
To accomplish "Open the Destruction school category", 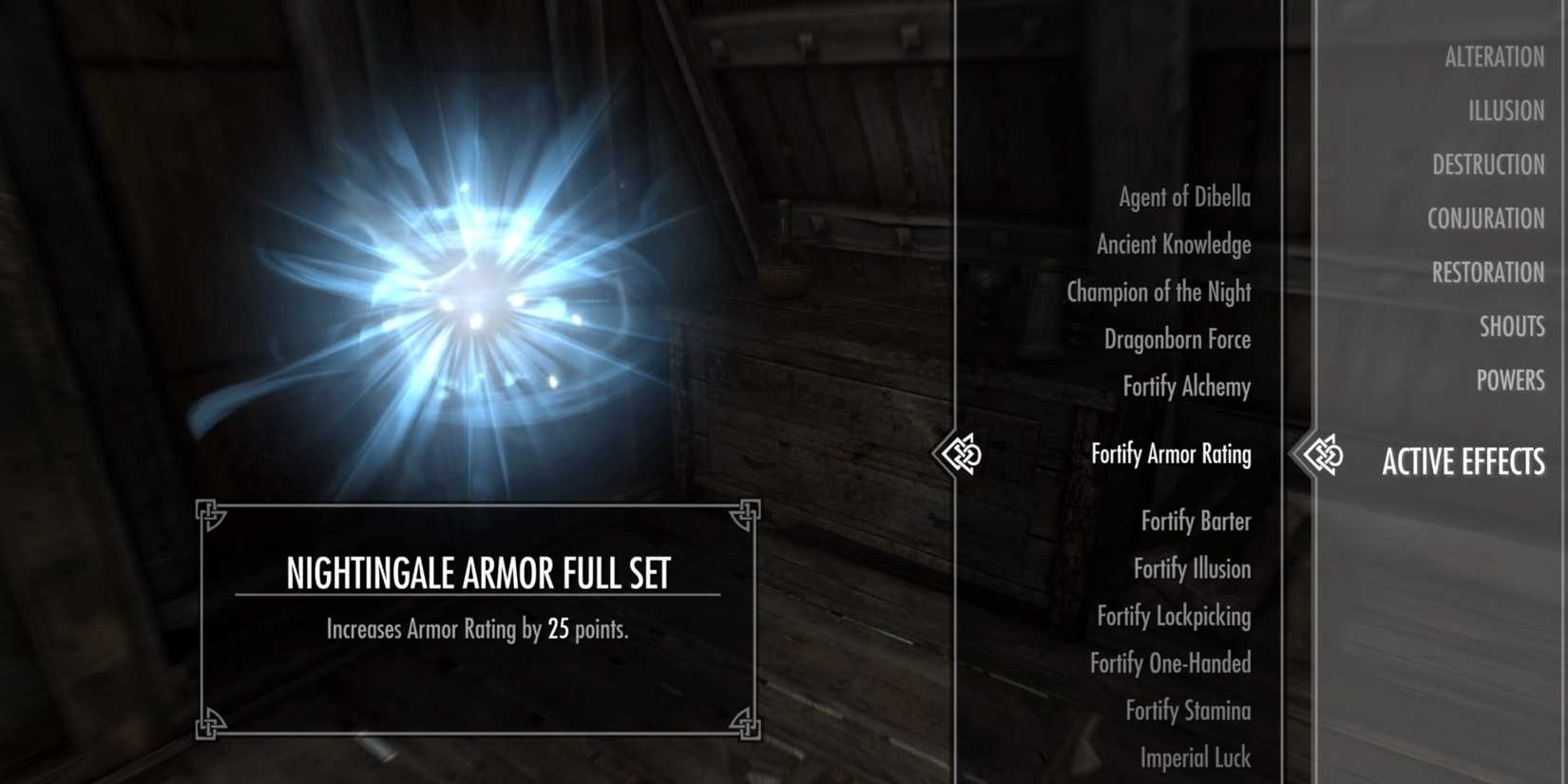I will pos(1487,164).
